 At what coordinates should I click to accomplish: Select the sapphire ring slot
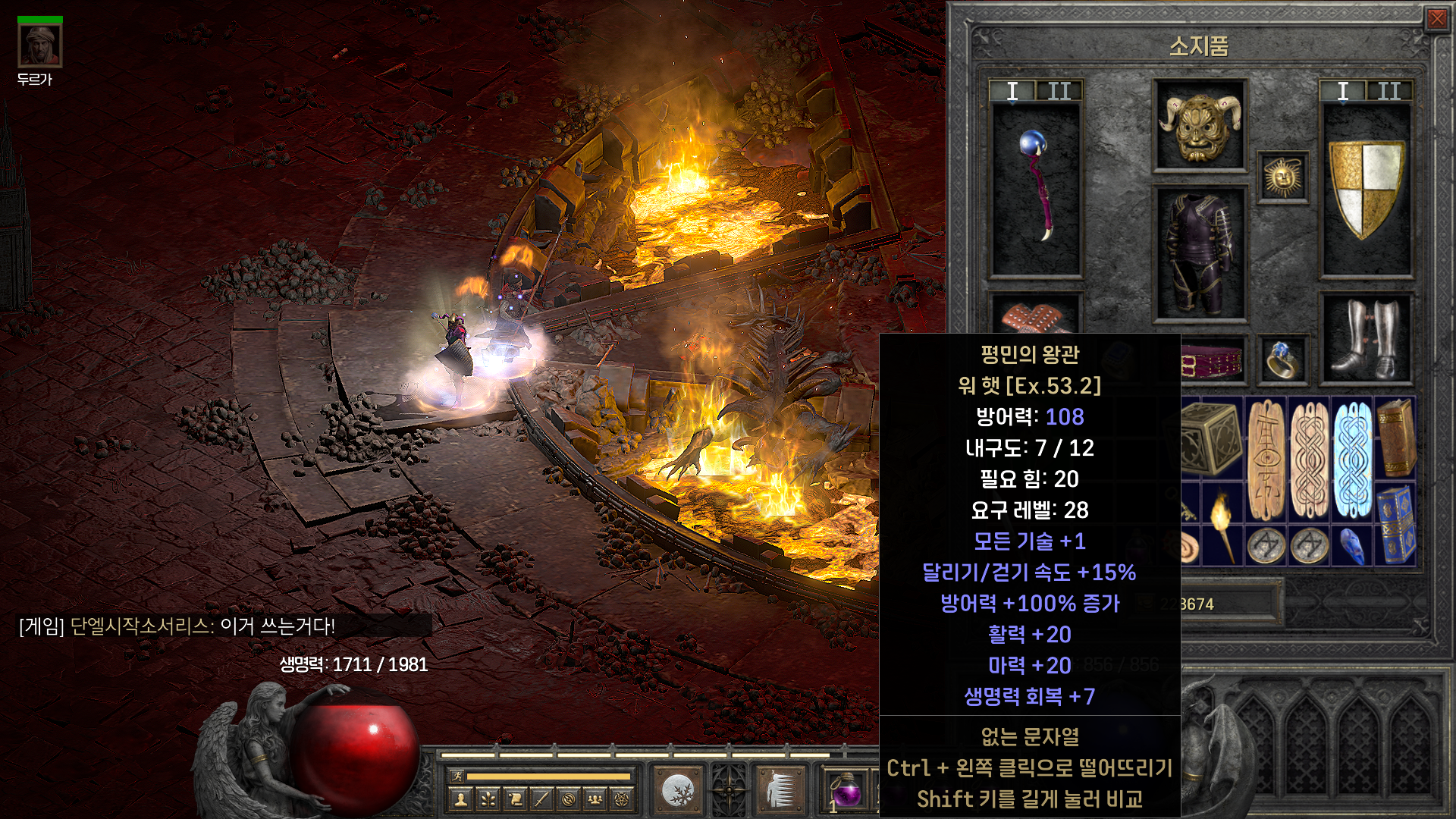(x=1282, y=359)
